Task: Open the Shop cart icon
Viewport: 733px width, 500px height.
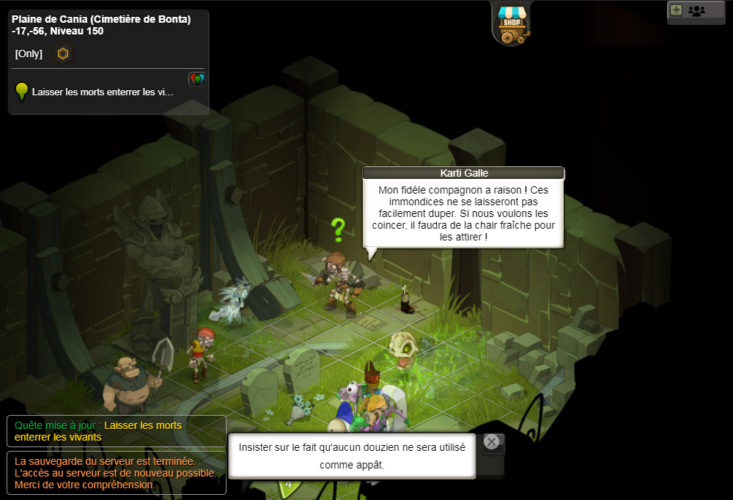Action: click(x=511, y=23)
